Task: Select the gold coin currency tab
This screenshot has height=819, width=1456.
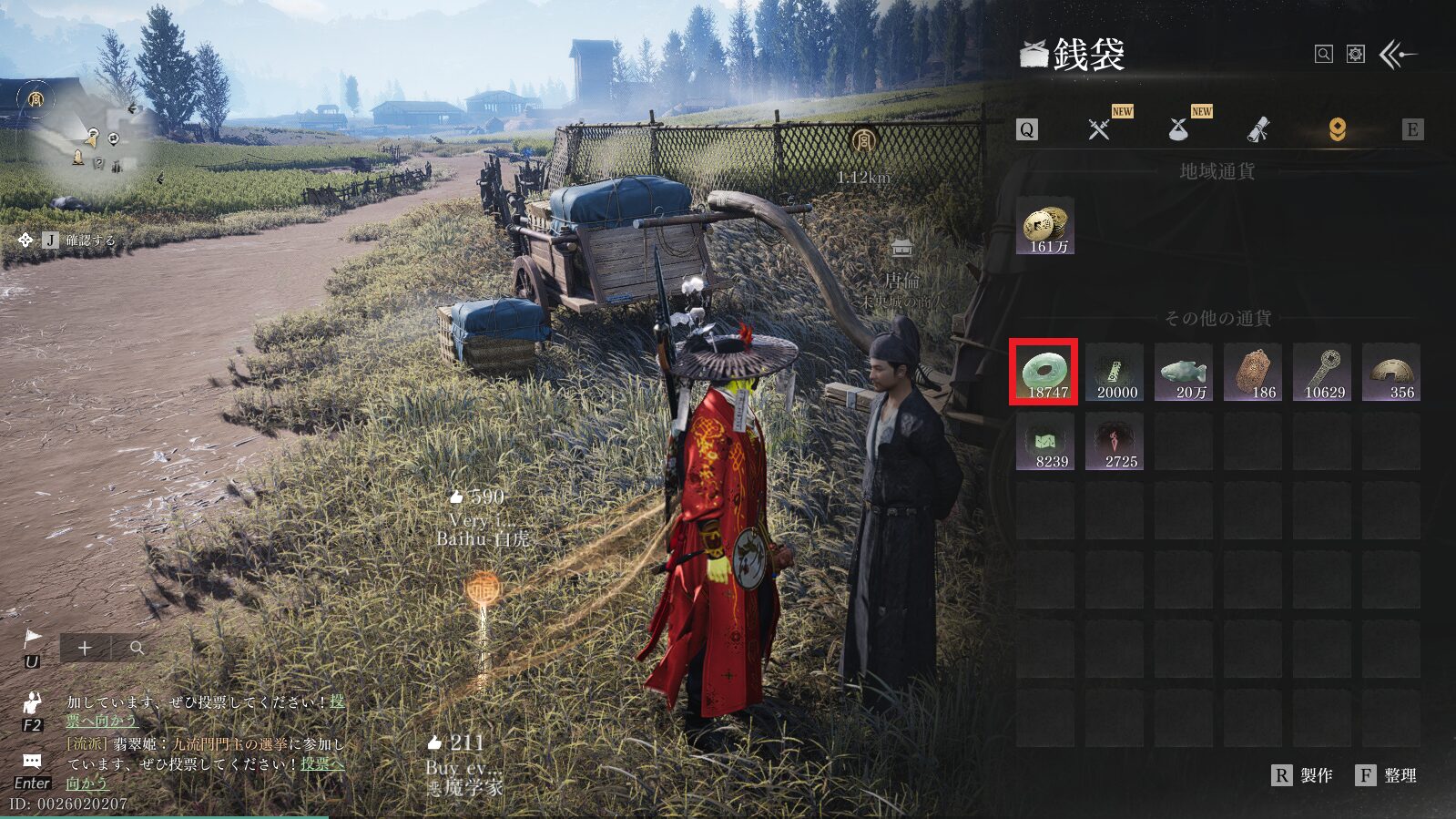Action: pyautogui.click(x=1337, y=129)
